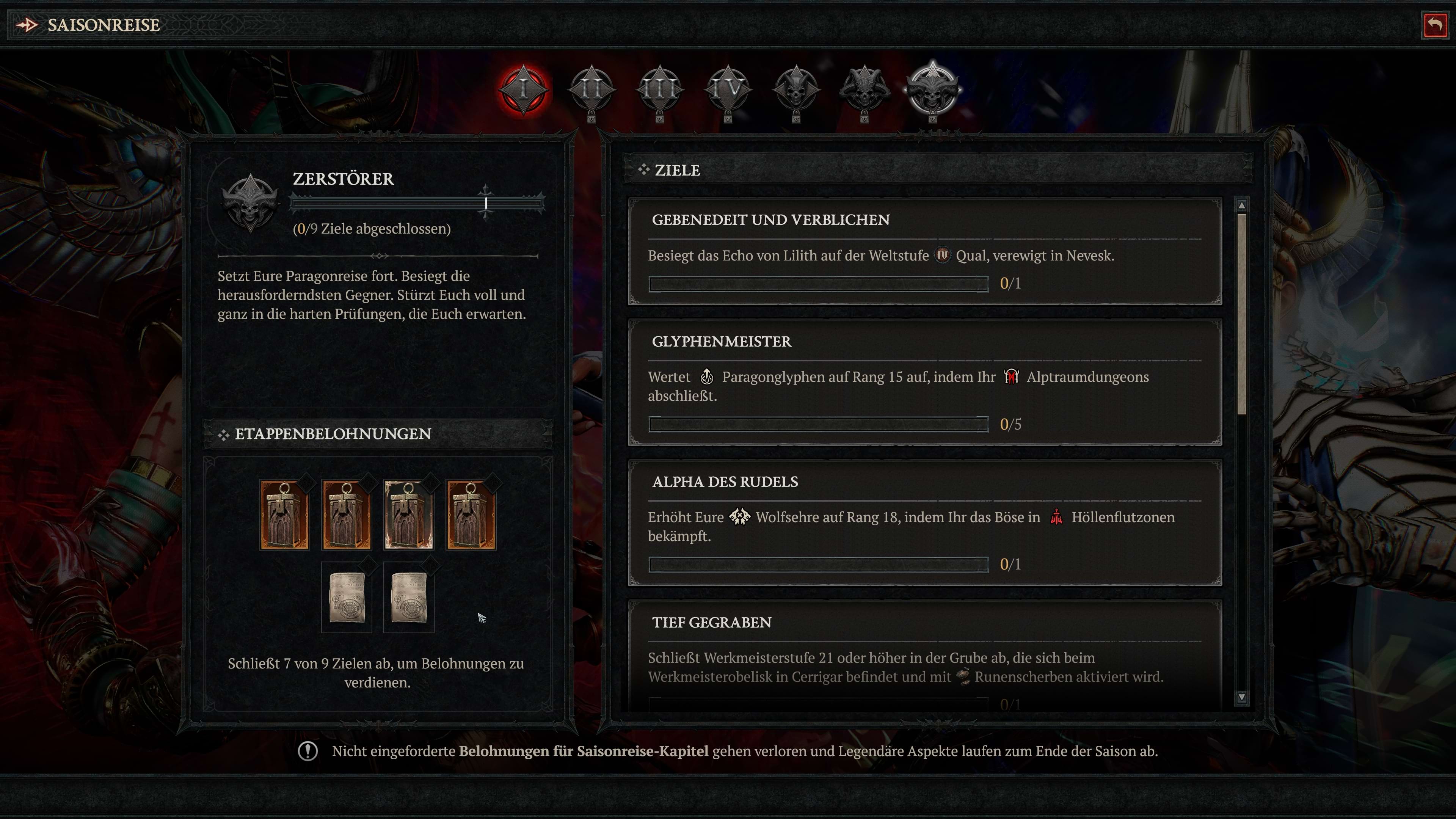1456x819 pixels.
Task: Select the Gebenedeit und Verblichen objective
Action: (x=925, y=251)
